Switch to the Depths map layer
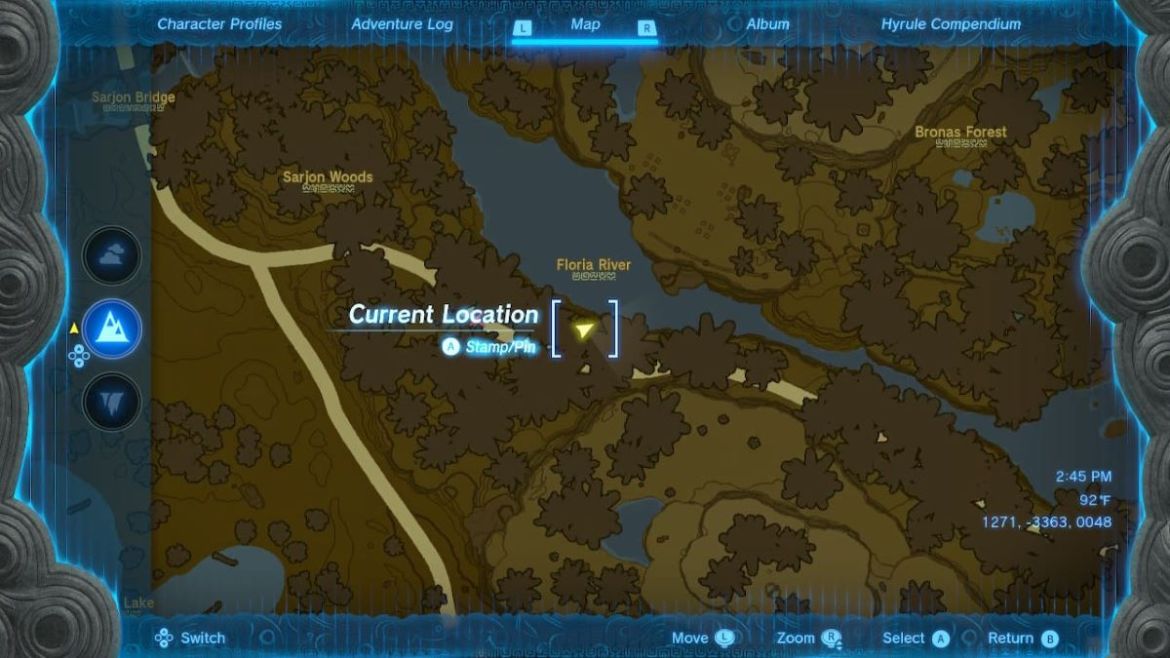Screen dimensions: 1170x658 [x=112, y=401]
